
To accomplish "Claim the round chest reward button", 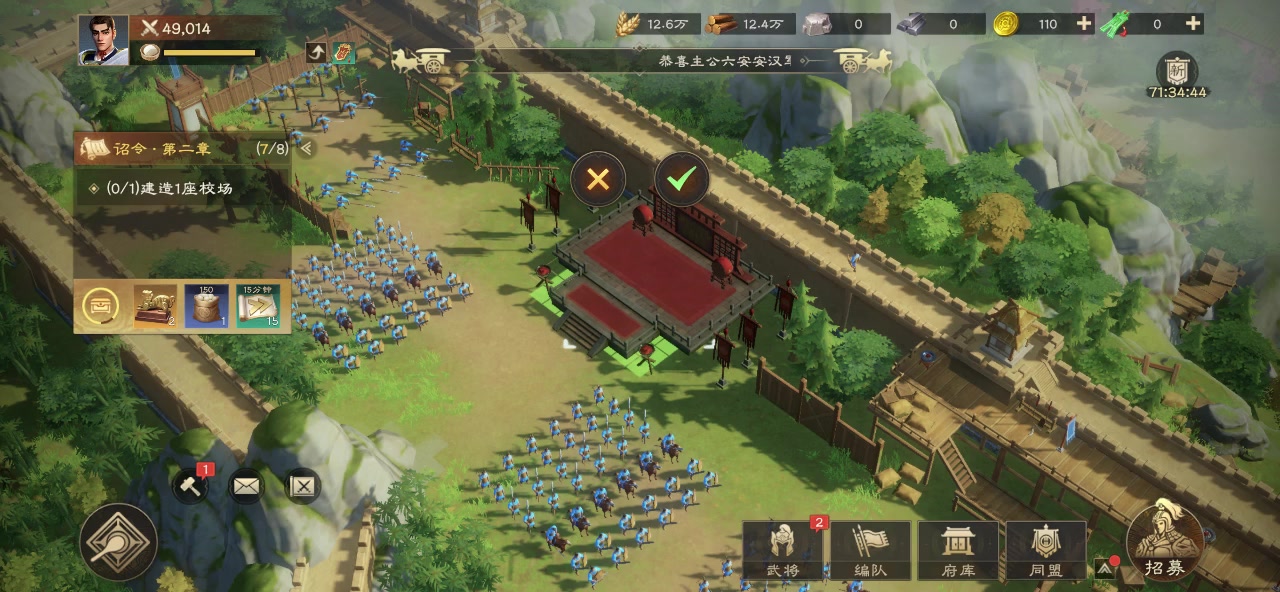I will tap(102, 306).
